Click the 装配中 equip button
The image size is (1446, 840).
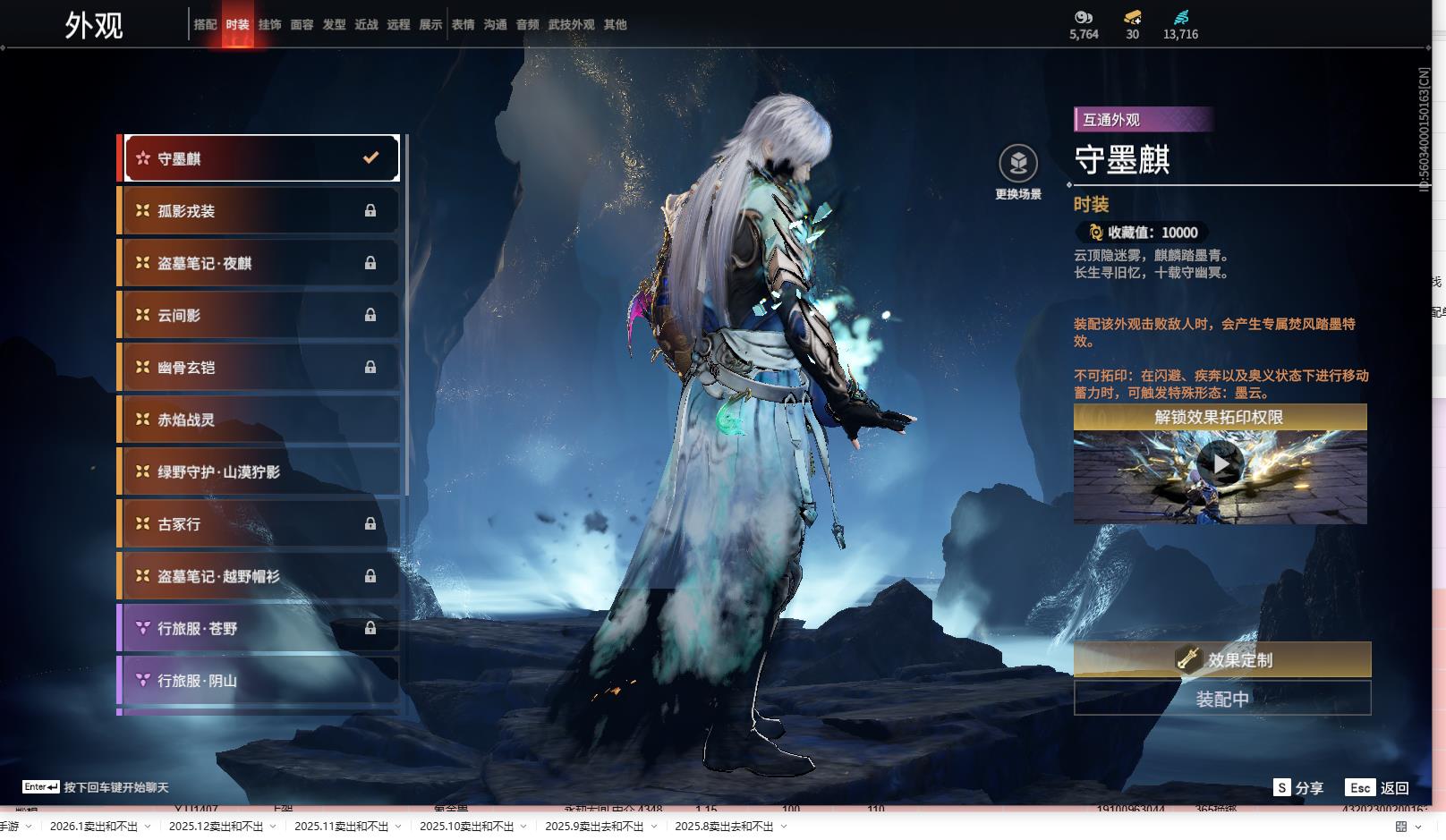coord(1221,699)
